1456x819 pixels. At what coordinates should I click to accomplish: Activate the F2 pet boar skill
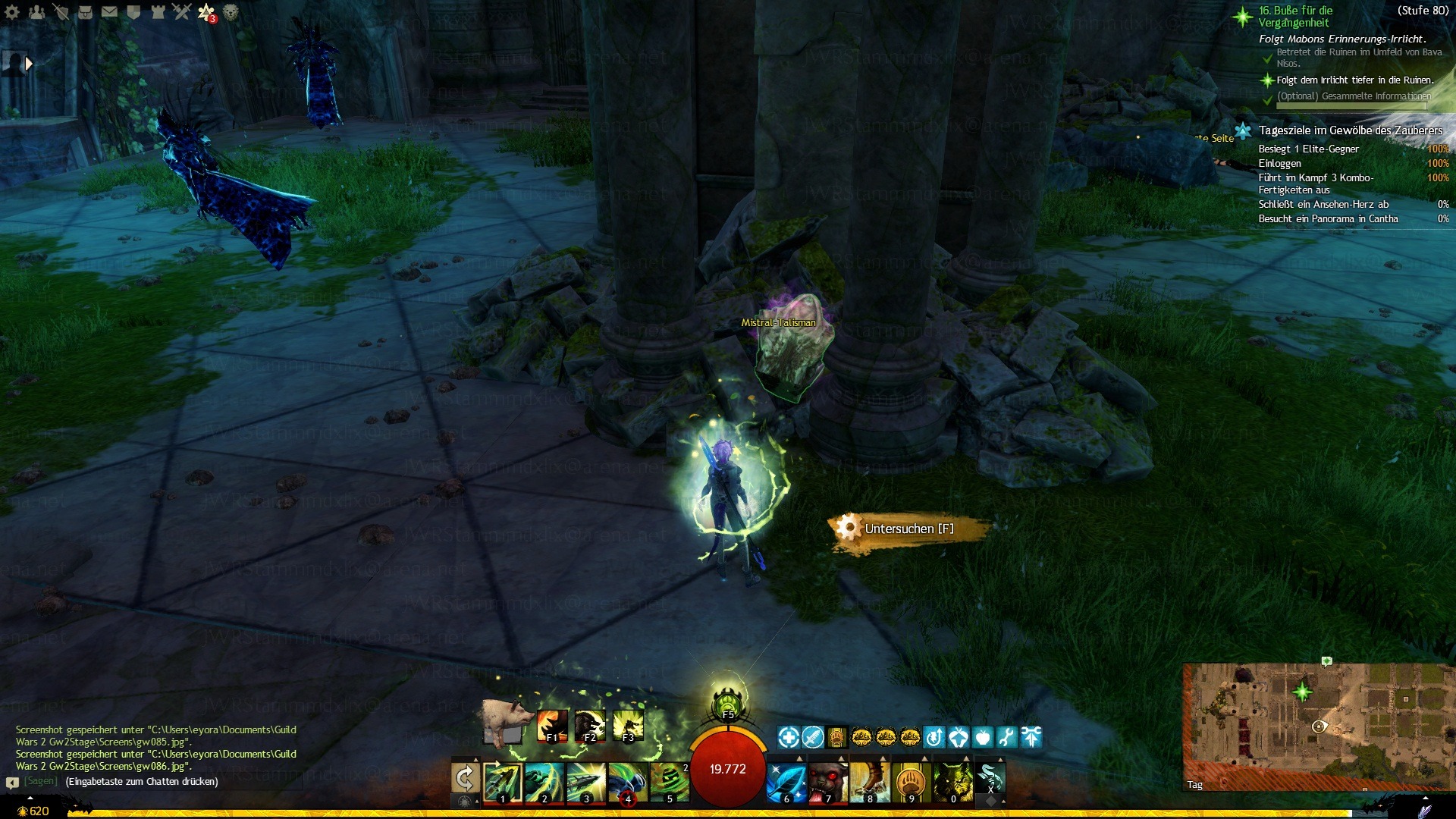click(x=589, y=726)
